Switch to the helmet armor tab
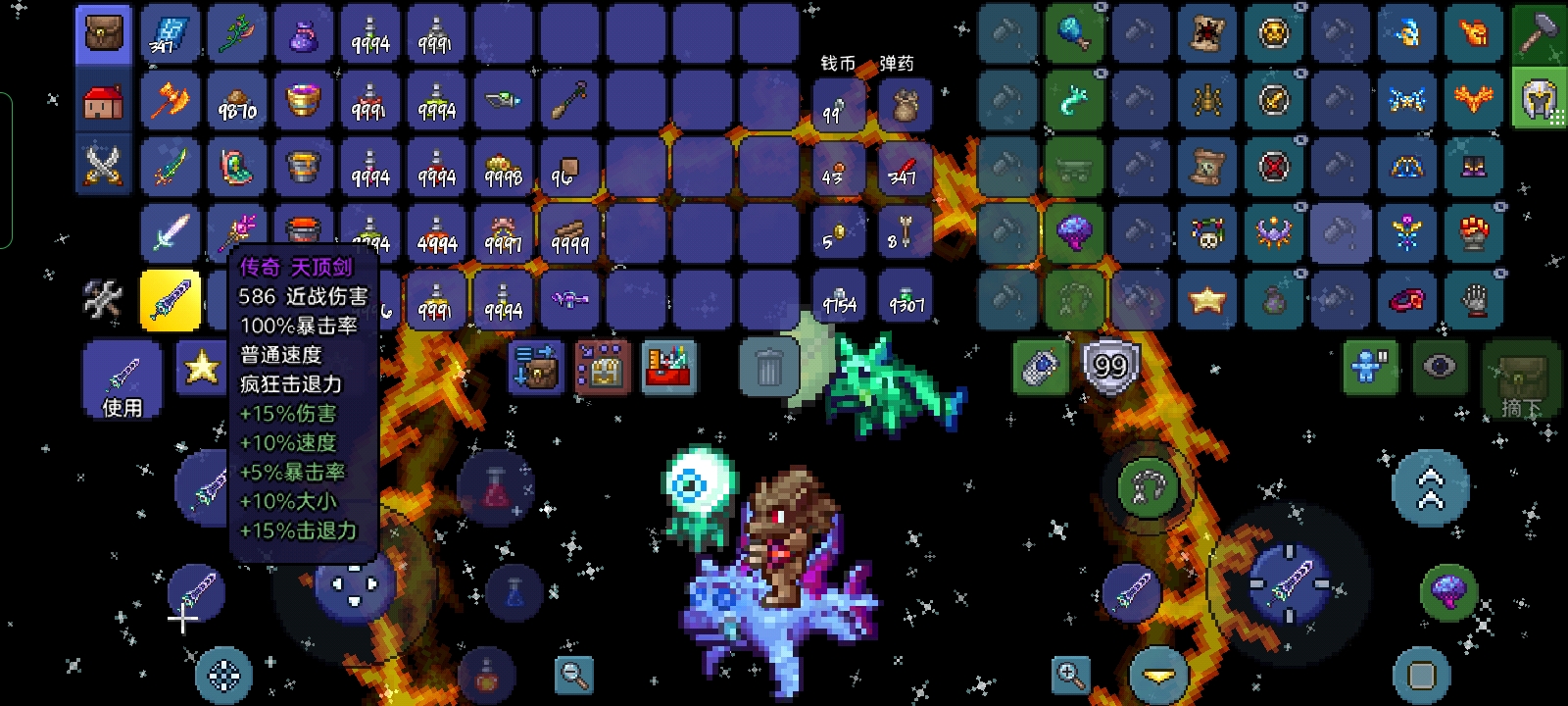Image resolution: width=1568 pixels, height=706 pixels. [x=1539, y=100]
